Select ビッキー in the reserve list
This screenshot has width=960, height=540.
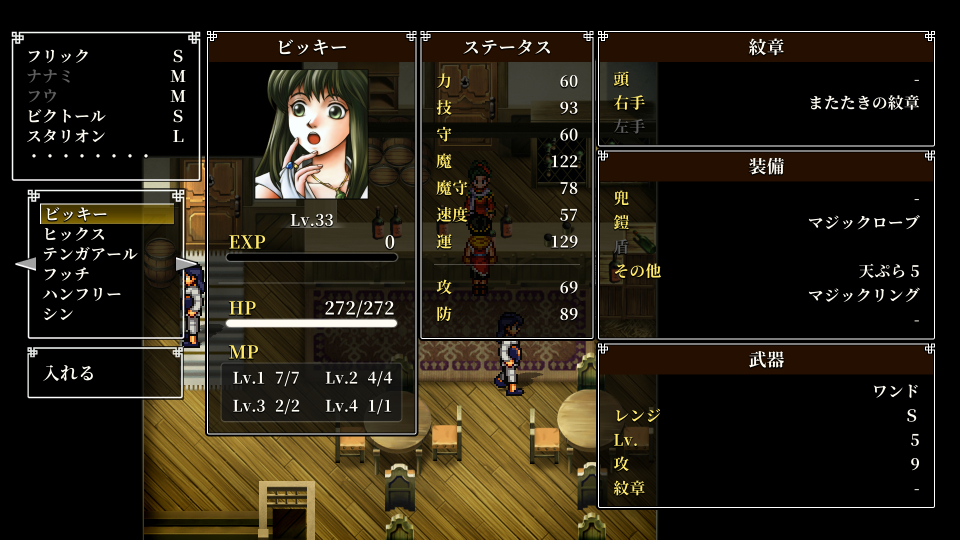click(x=106, y=214)
